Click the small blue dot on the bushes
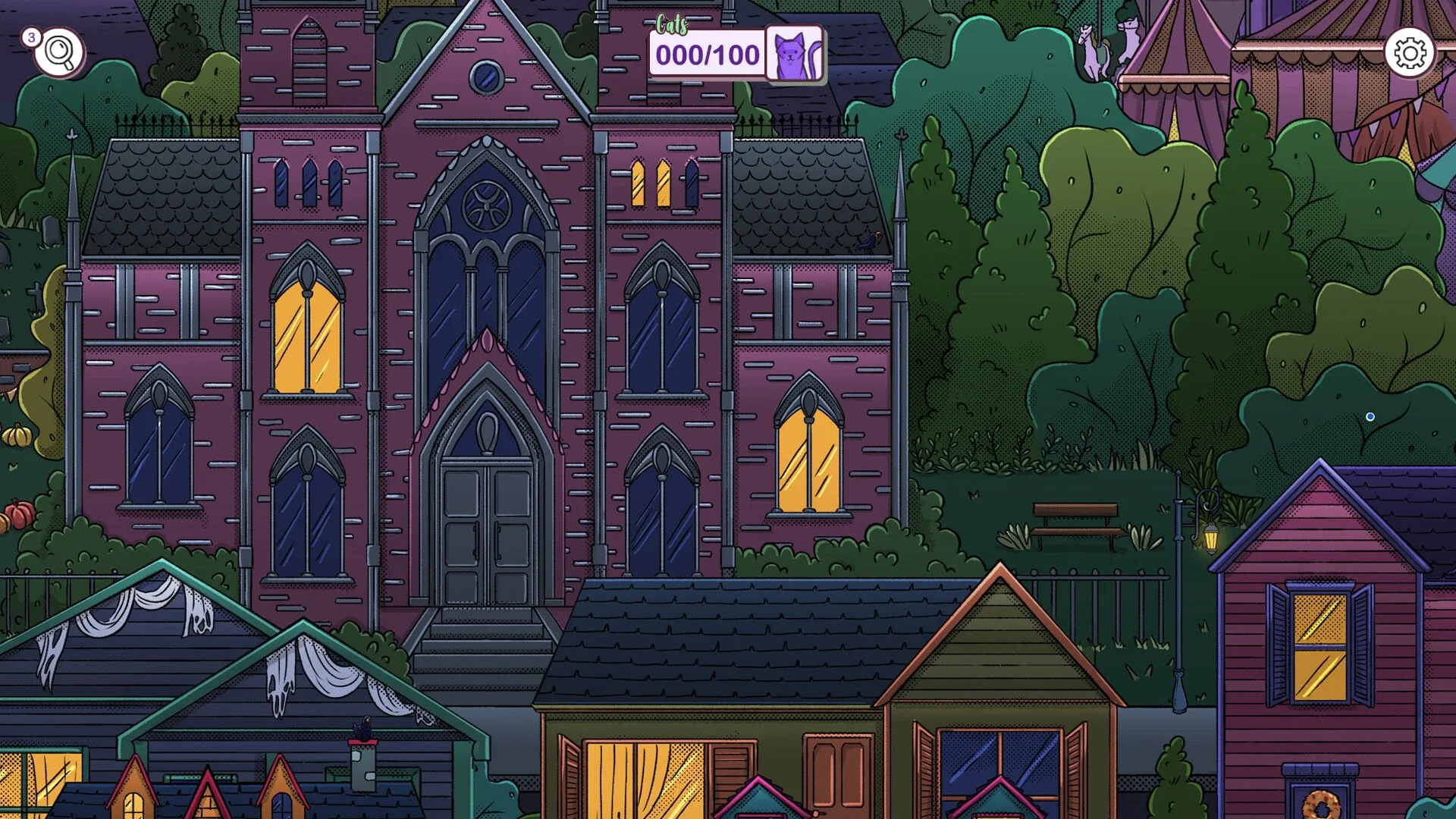The height and width of the screenshot is (819, 1456). (1370, 416)
